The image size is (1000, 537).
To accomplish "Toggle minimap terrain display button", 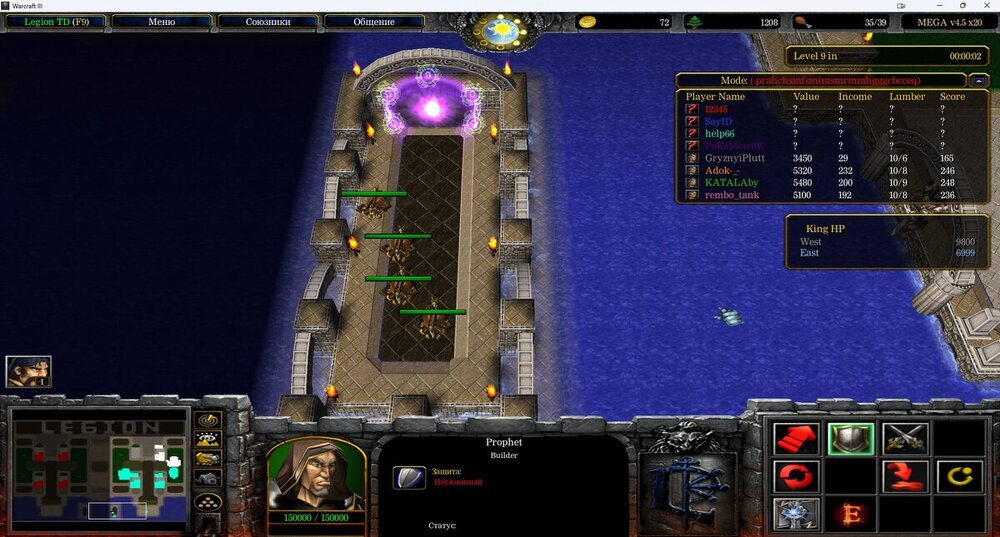I will coord(208,440).
